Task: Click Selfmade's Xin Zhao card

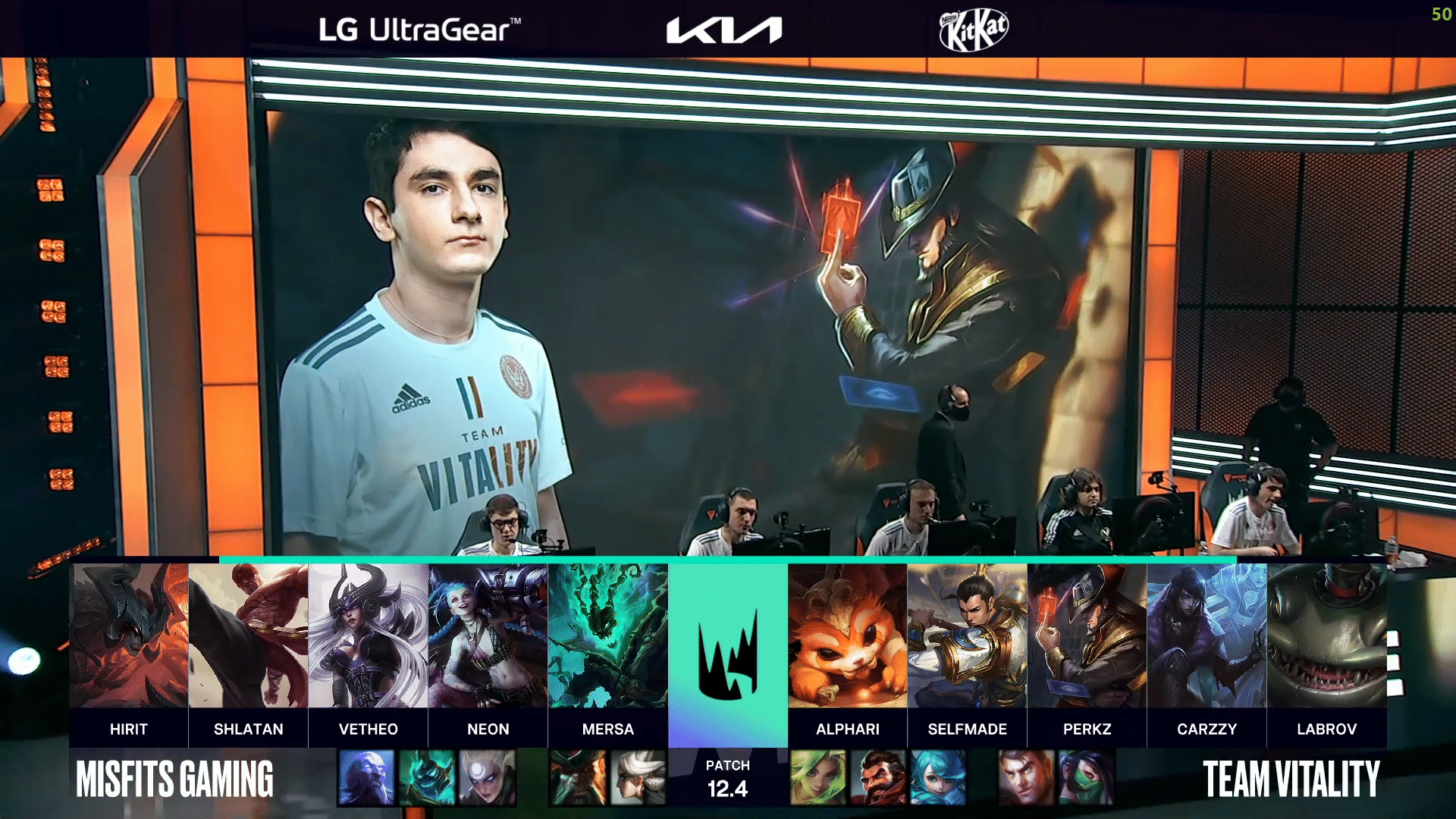Action: pos(968,635)
